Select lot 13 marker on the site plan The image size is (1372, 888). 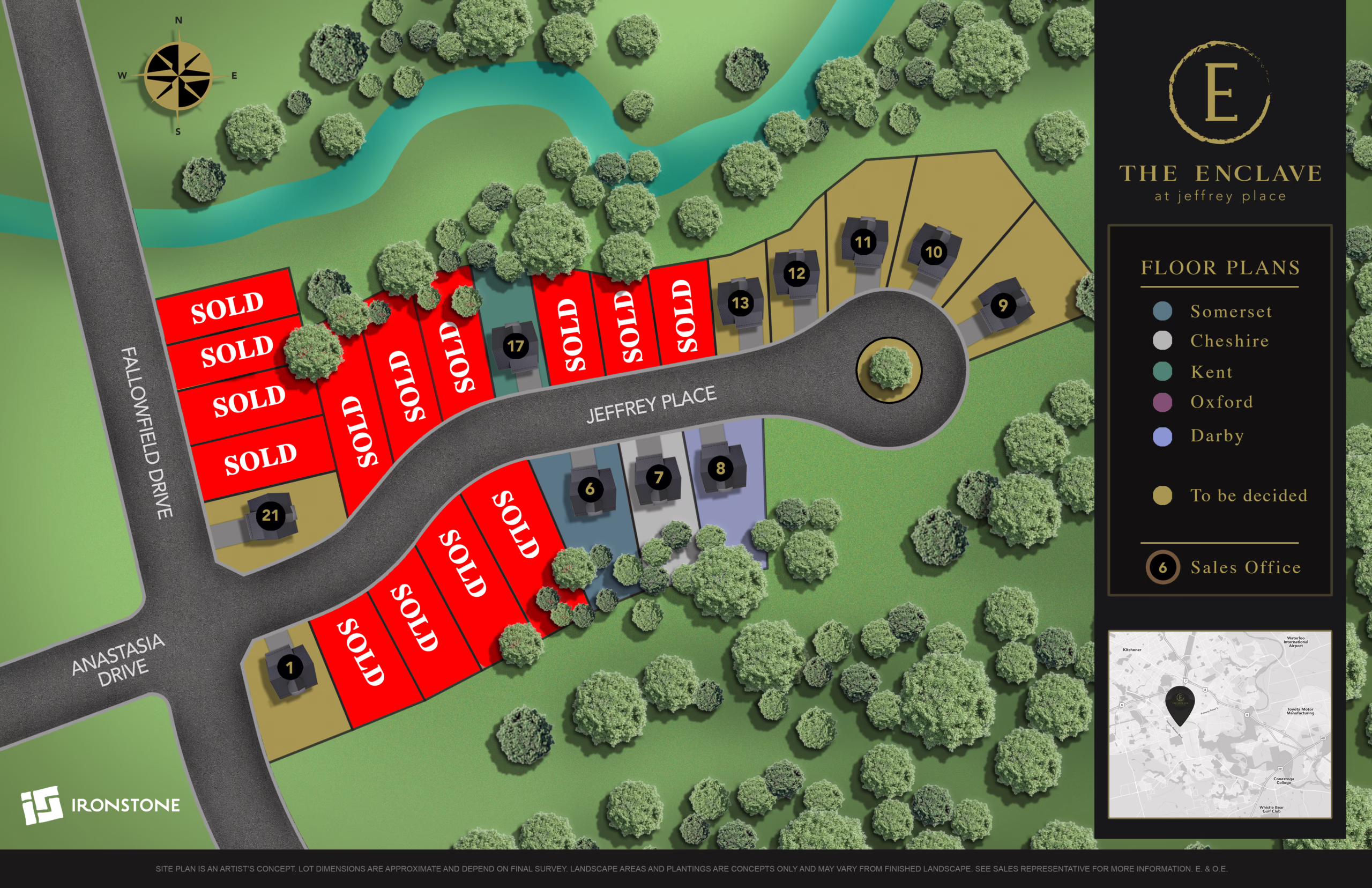[x=740, y=303]
